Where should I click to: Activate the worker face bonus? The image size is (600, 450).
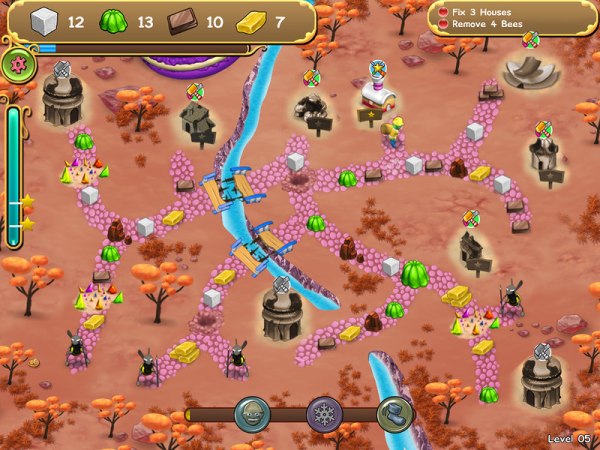251,415
